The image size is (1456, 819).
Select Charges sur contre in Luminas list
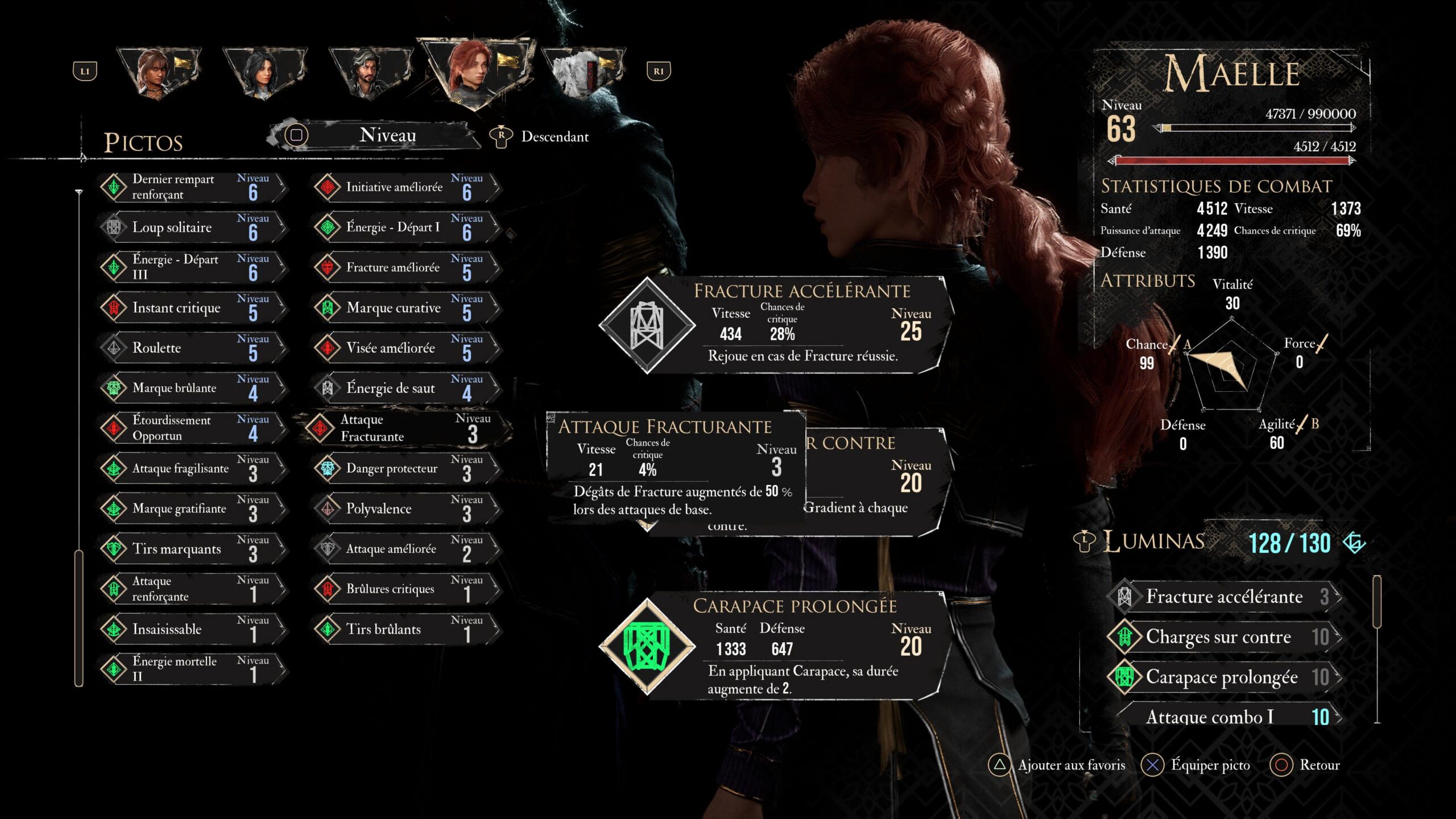coord(1223,637)
